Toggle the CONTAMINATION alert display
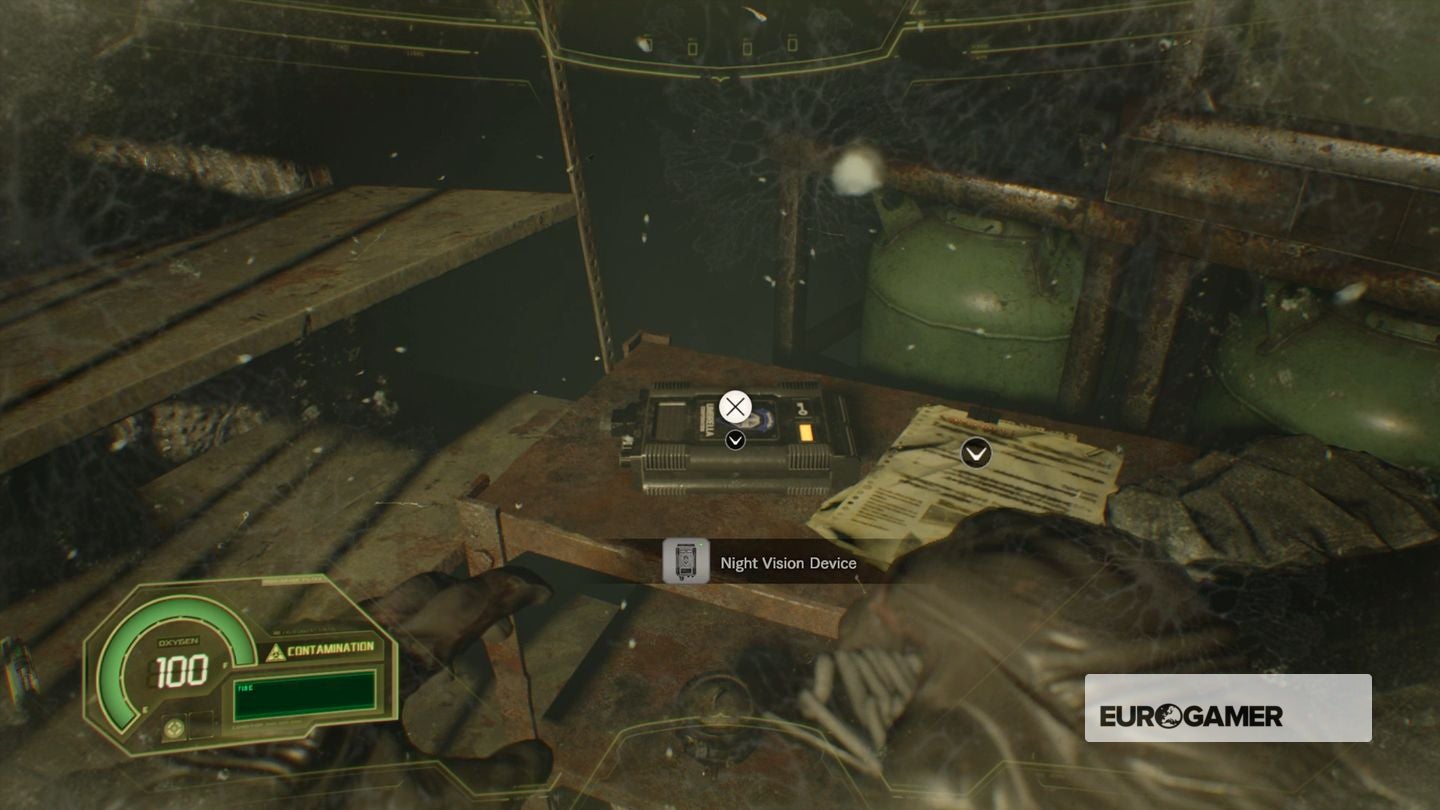1440x810 pixels. [331, 648]
